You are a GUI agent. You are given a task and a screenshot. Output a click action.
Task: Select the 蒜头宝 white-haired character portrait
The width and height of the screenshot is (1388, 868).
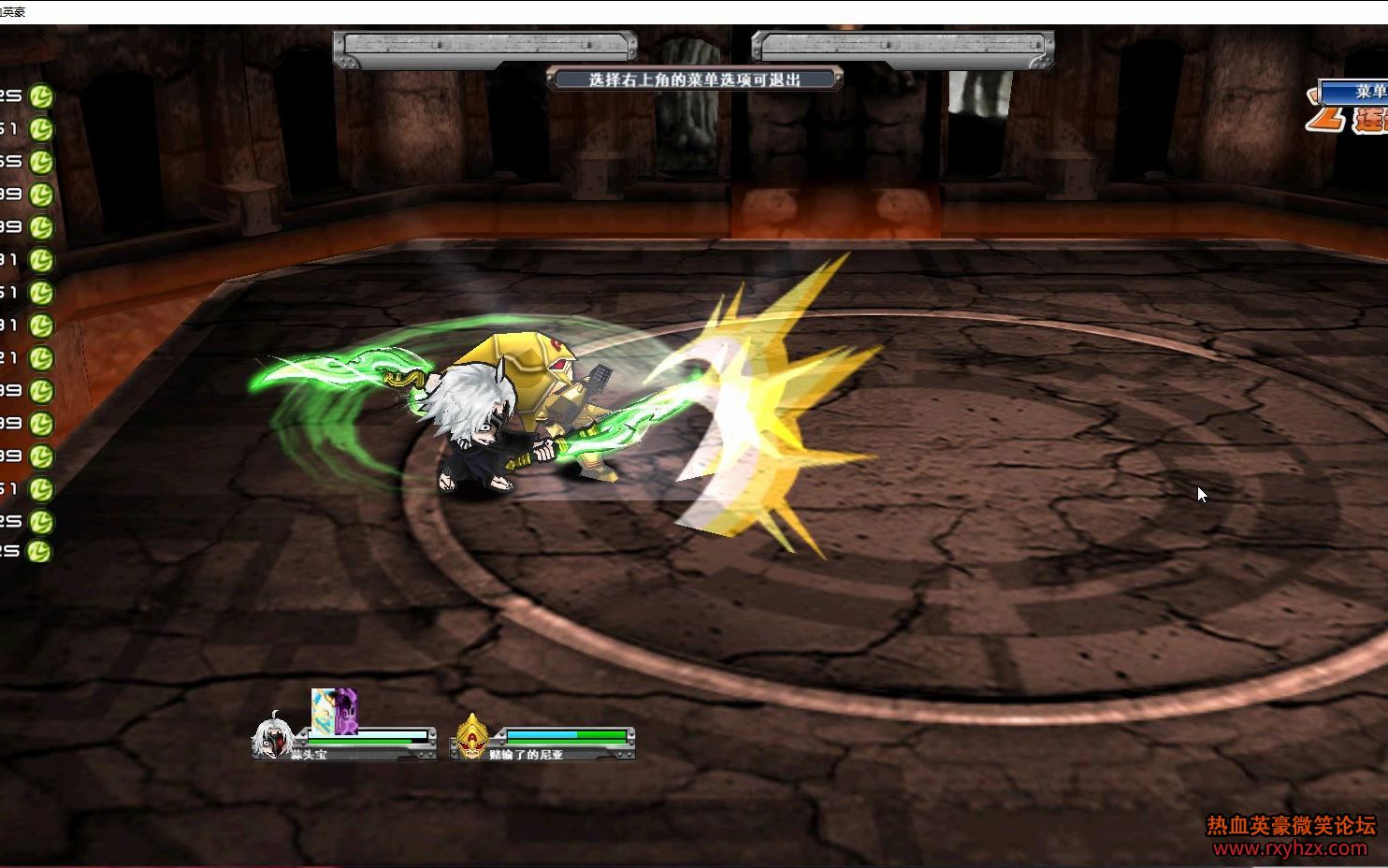pos(273,735)
